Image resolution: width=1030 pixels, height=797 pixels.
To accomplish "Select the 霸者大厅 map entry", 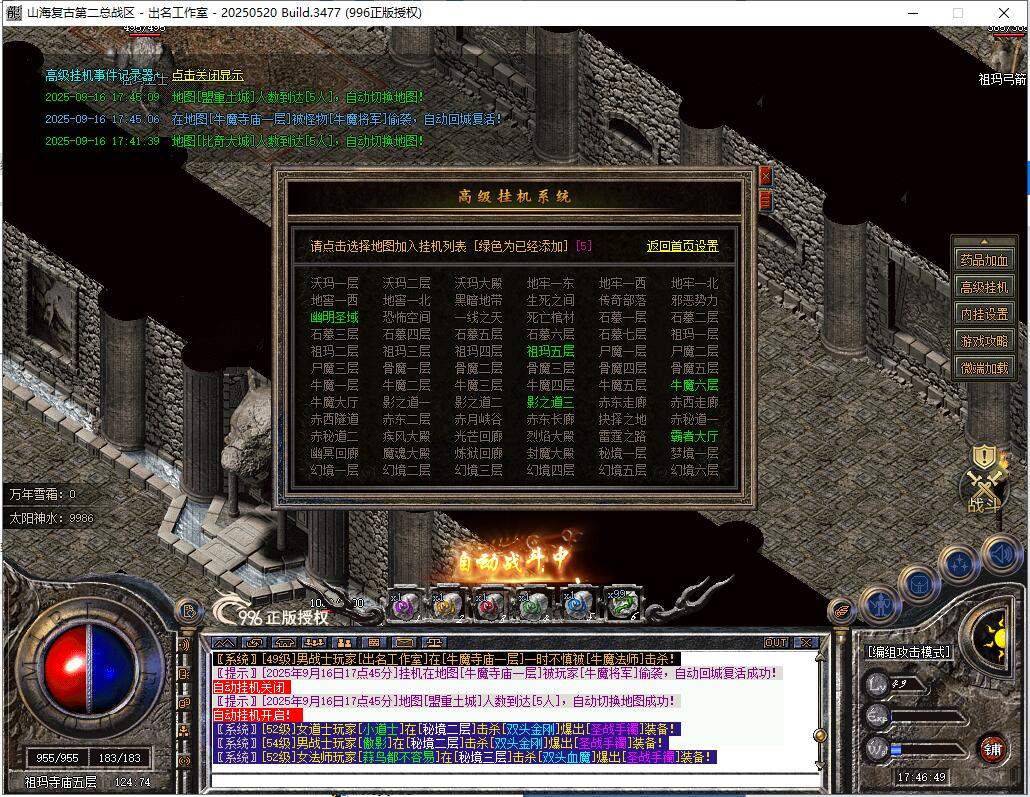I will (x=694, y=436).
